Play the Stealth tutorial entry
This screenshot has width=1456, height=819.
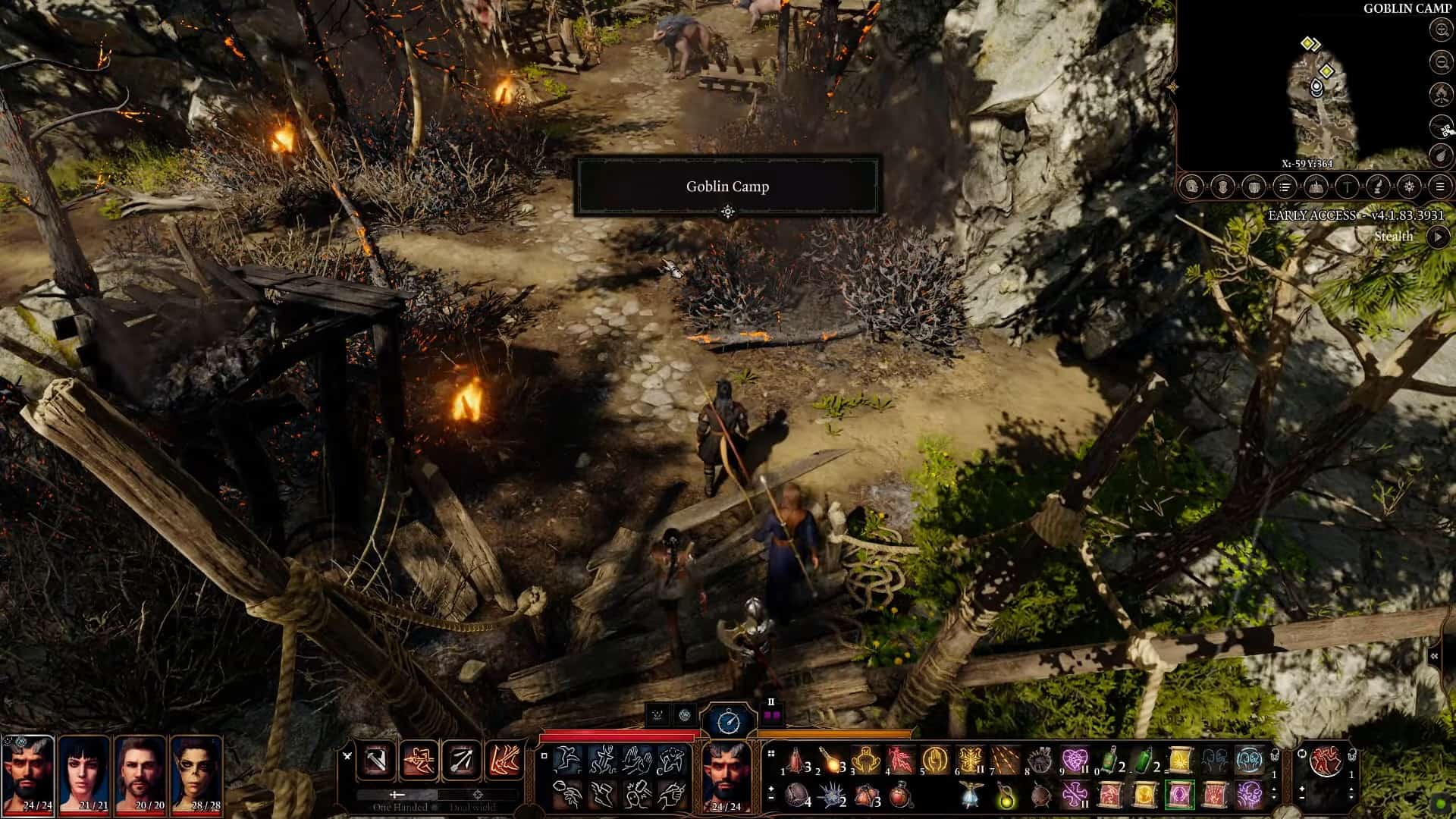coord(1440,237)
